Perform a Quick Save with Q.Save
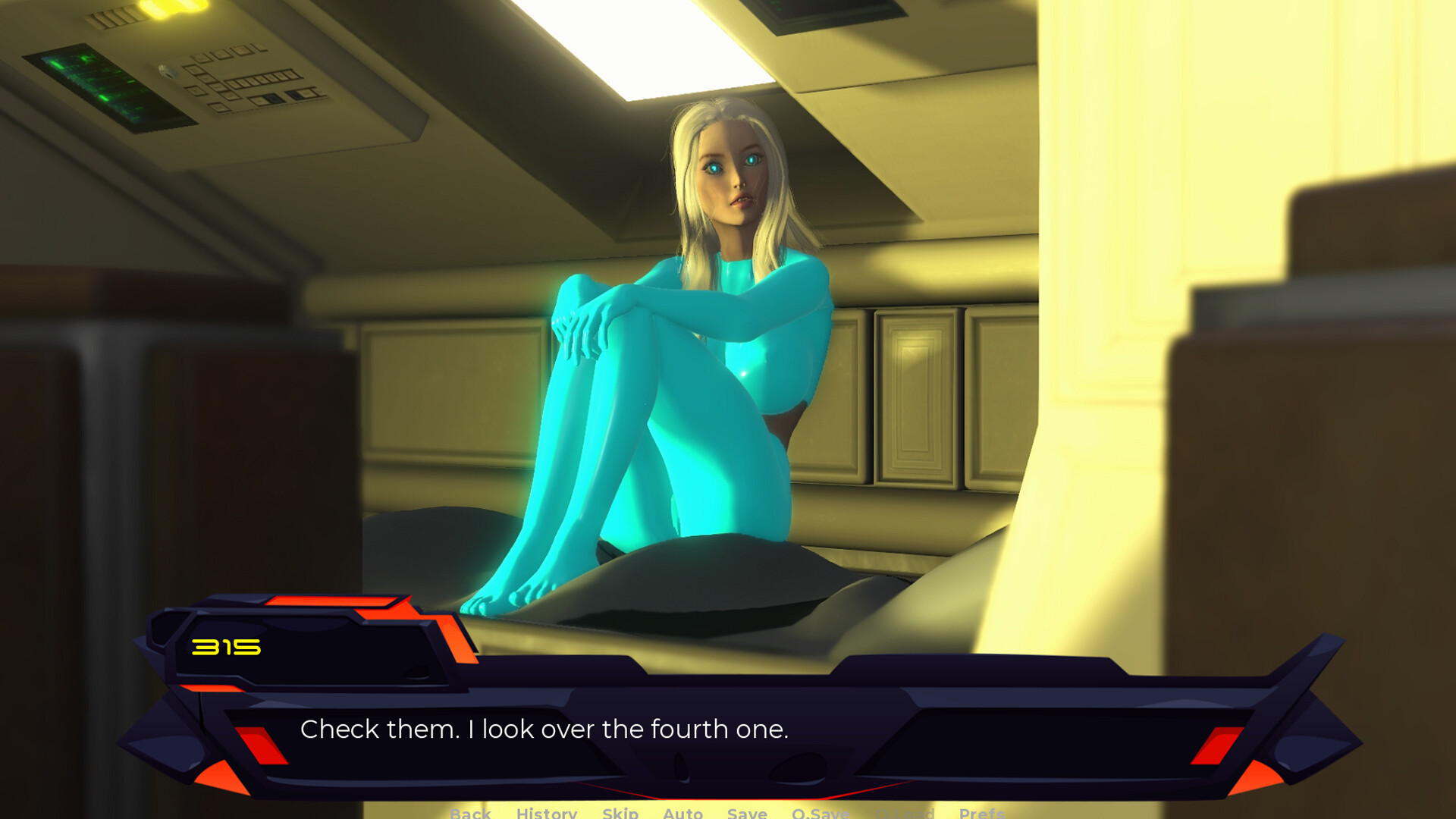1456x819 pixels. point(821,813)
